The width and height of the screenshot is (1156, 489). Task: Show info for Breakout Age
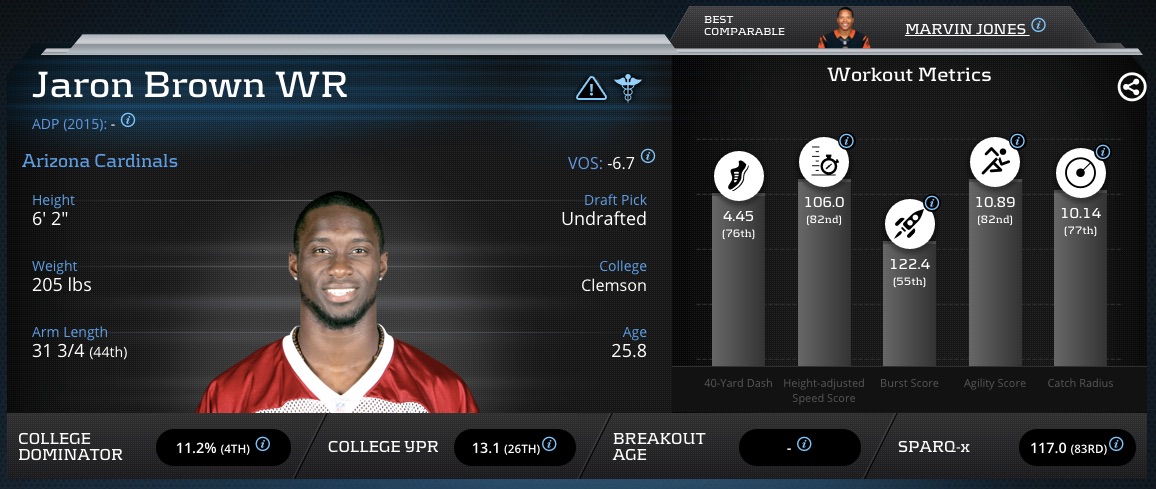tap(803, 444)
